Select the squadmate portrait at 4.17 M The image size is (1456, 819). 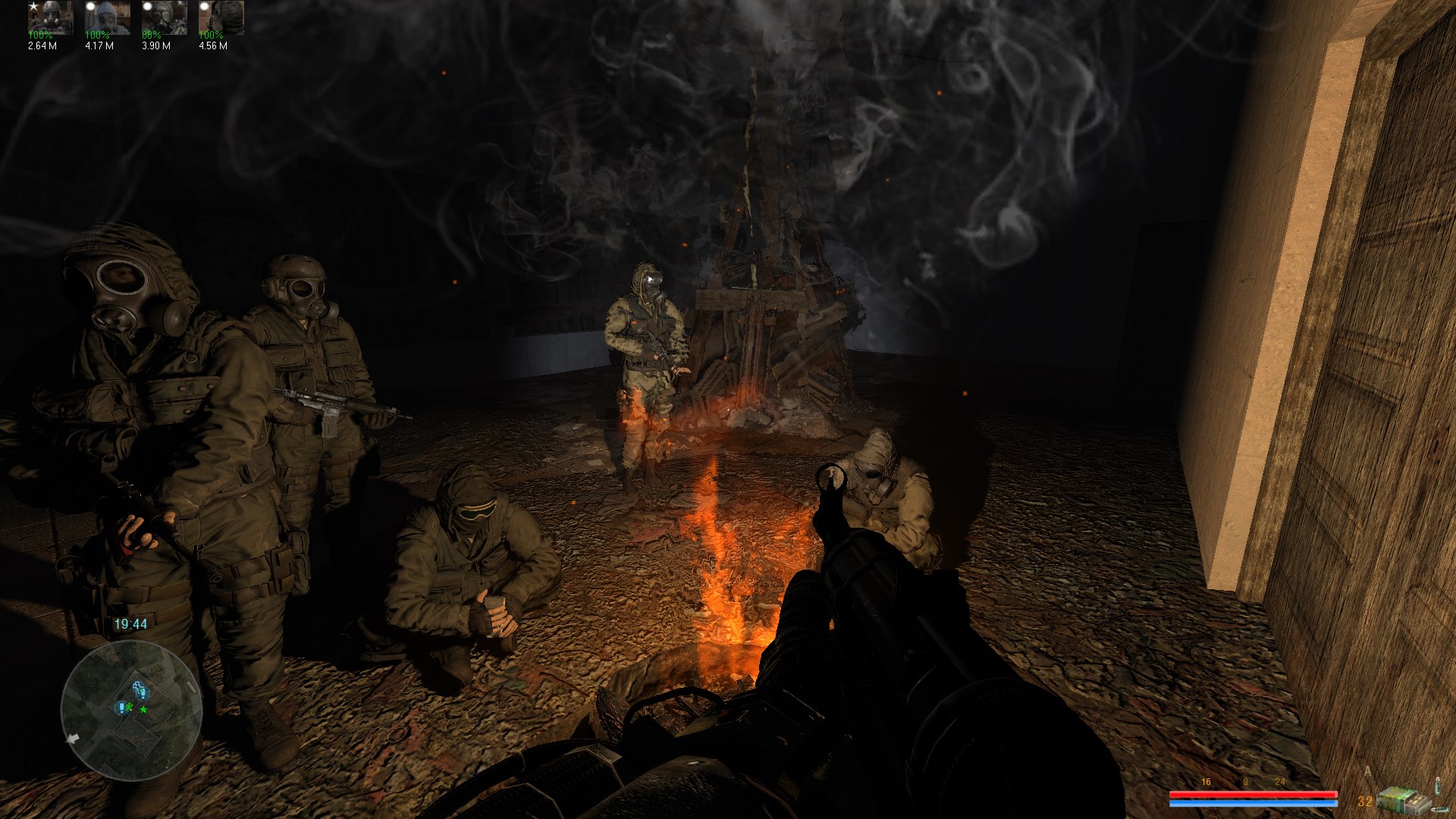(107, 18)
